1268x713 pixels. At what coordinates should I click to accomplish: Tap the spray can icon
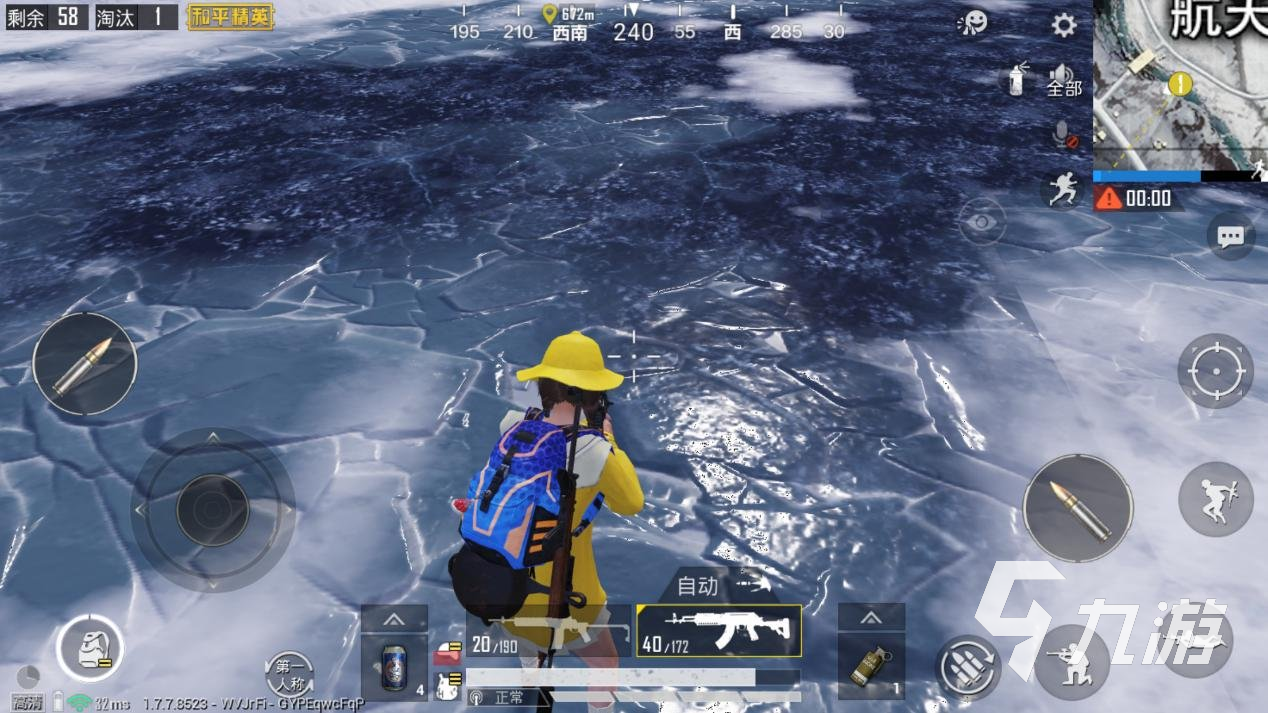point(1016,78)
